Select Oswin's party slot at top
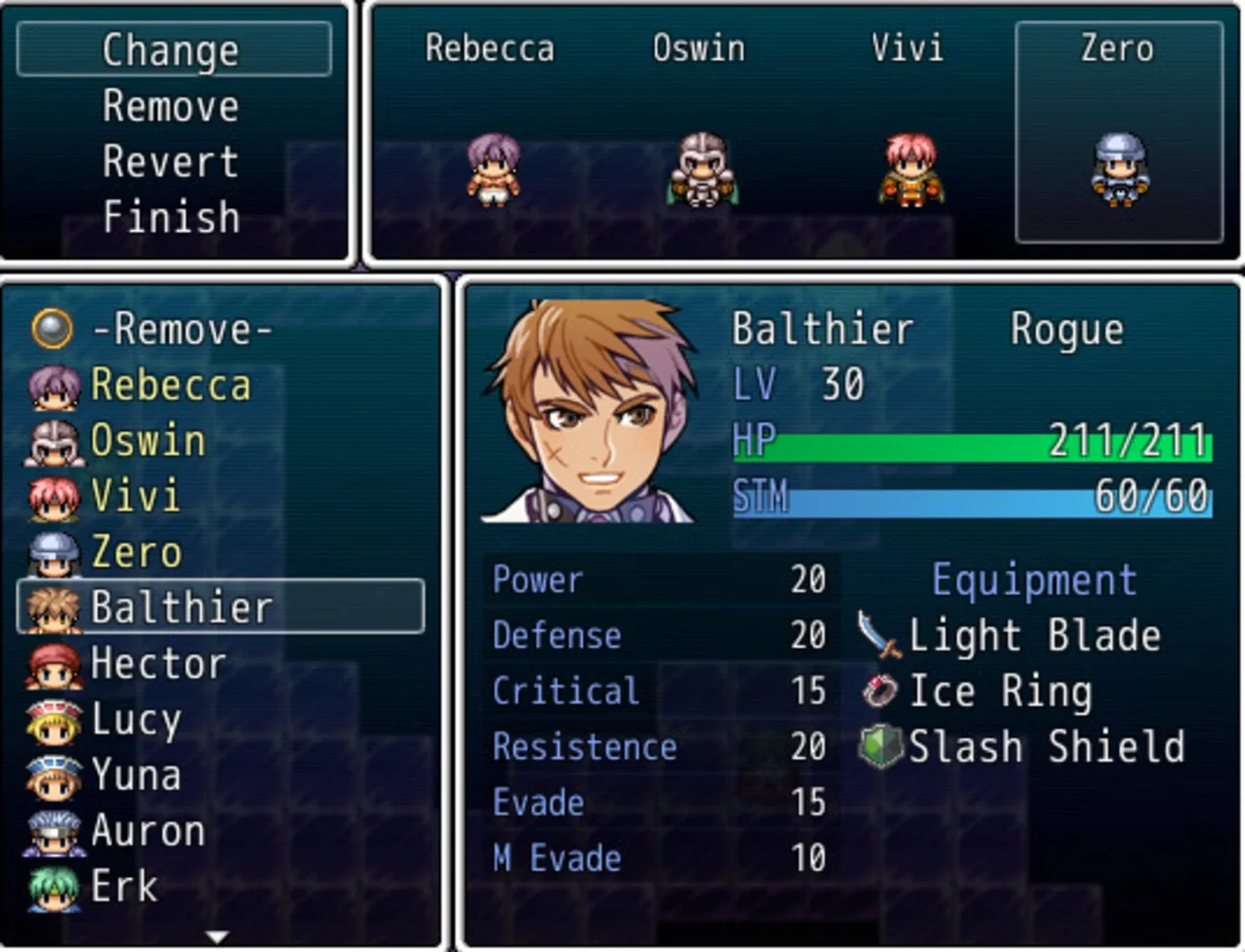 click(700, 132)
